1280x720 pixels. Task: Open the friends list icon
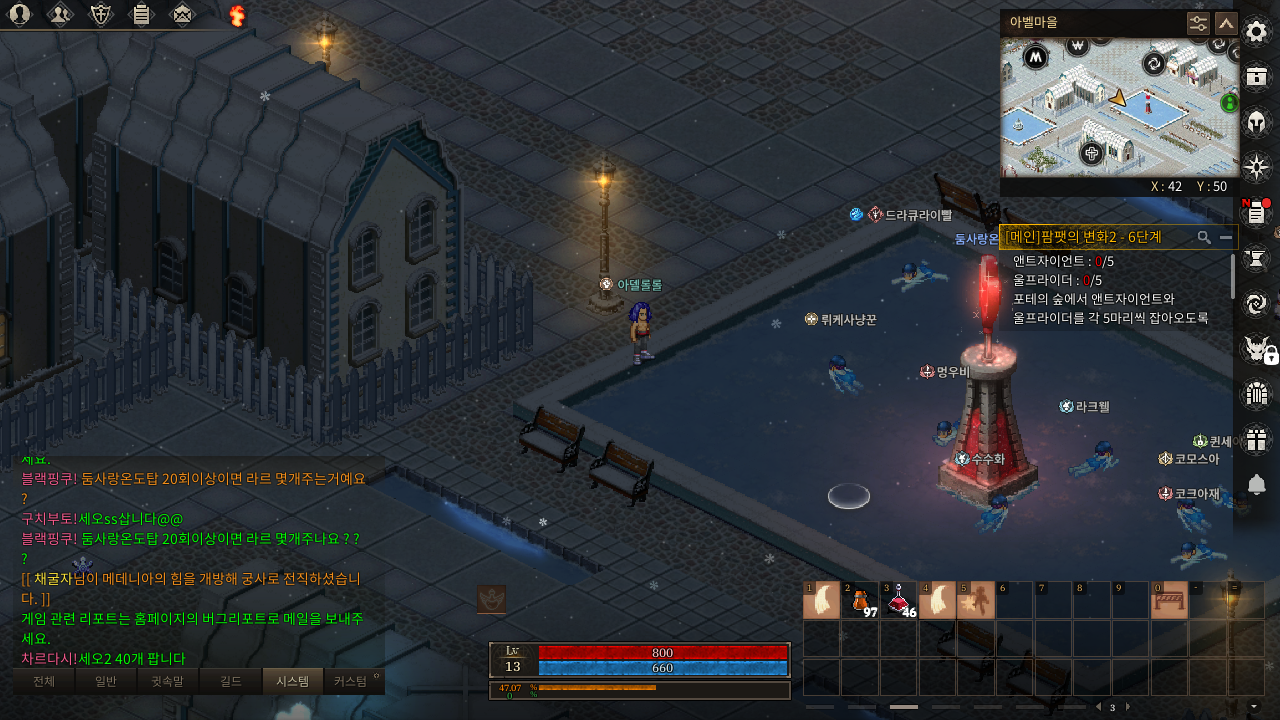[60, 14]
